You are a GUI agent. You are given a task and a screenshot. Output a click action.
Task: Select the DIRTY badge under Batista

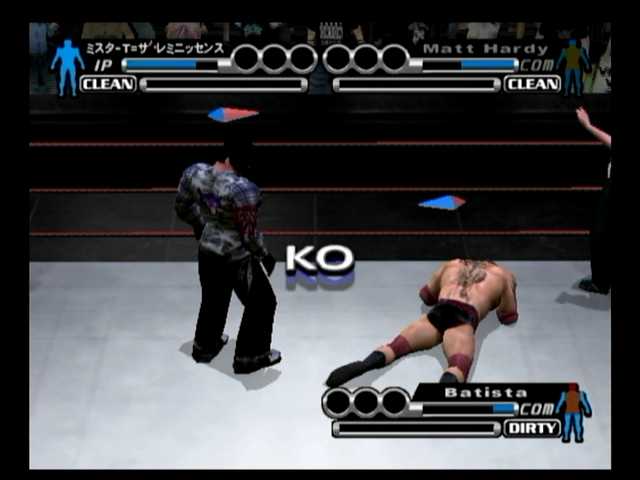531,428
